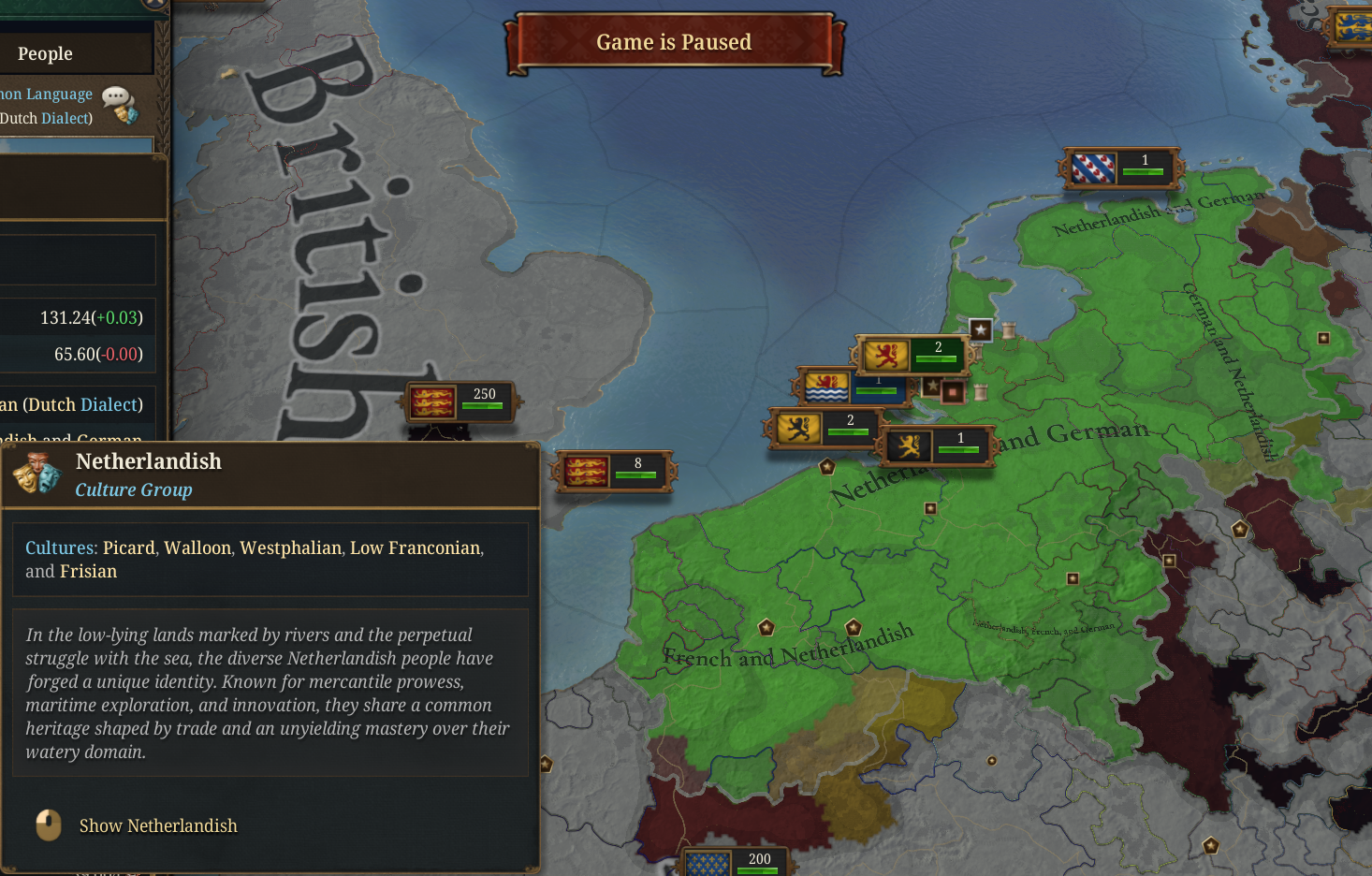Click the barrel trade icon near the coast

tap(1009, 329)
